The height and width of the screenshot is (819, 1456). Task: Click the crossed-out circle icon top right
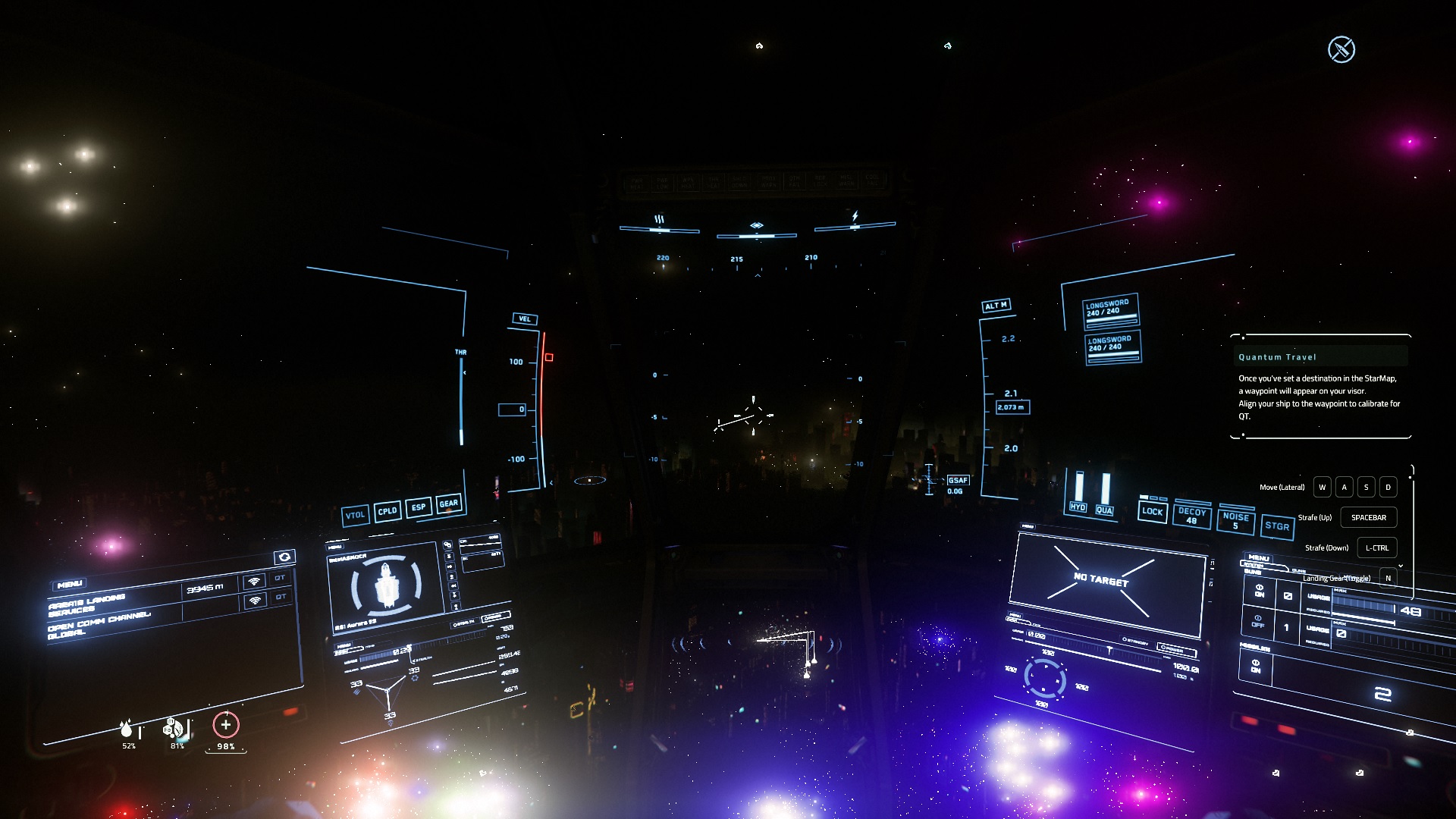[1341, 49]
